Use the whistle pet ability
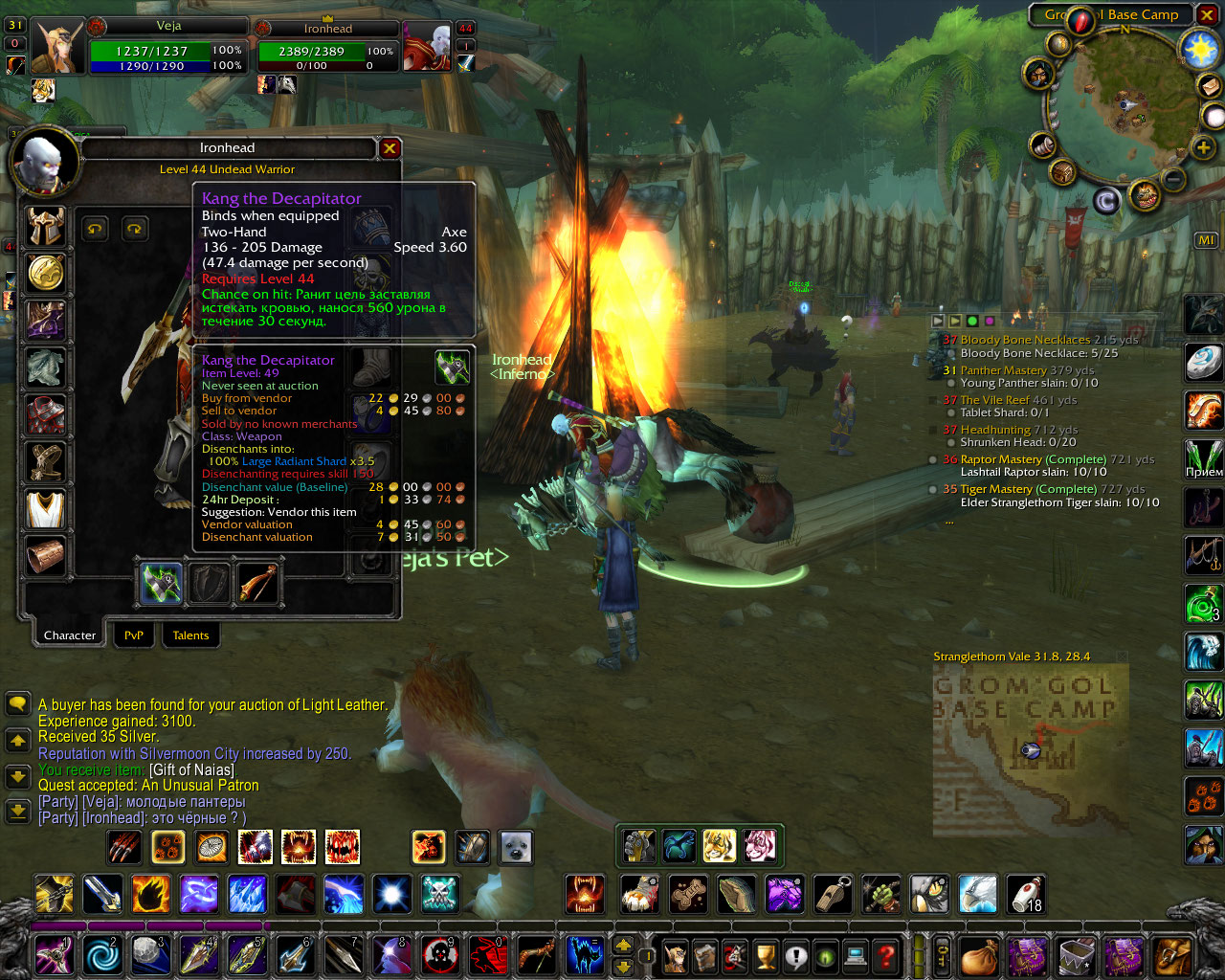 coord(833,895)
